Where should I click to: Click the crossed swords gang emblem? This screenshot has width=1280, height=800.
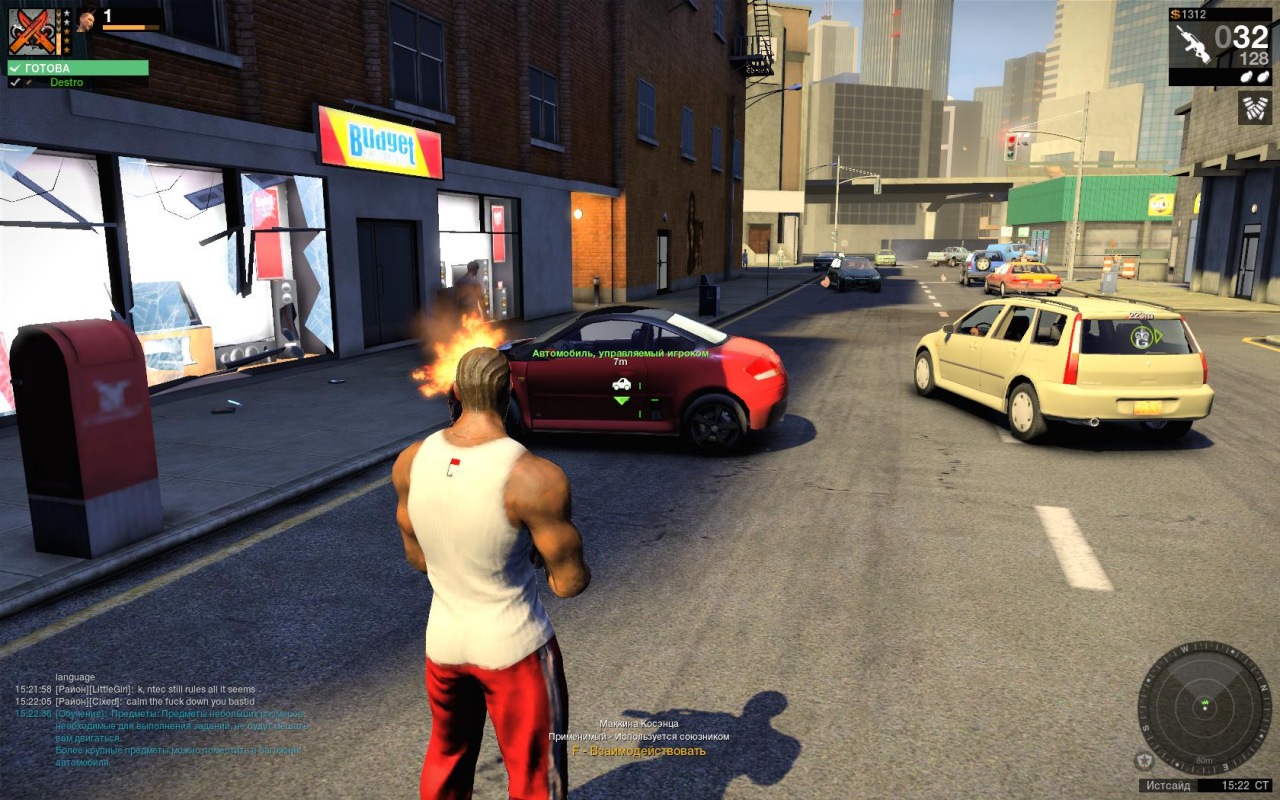[x=30, y=31]
